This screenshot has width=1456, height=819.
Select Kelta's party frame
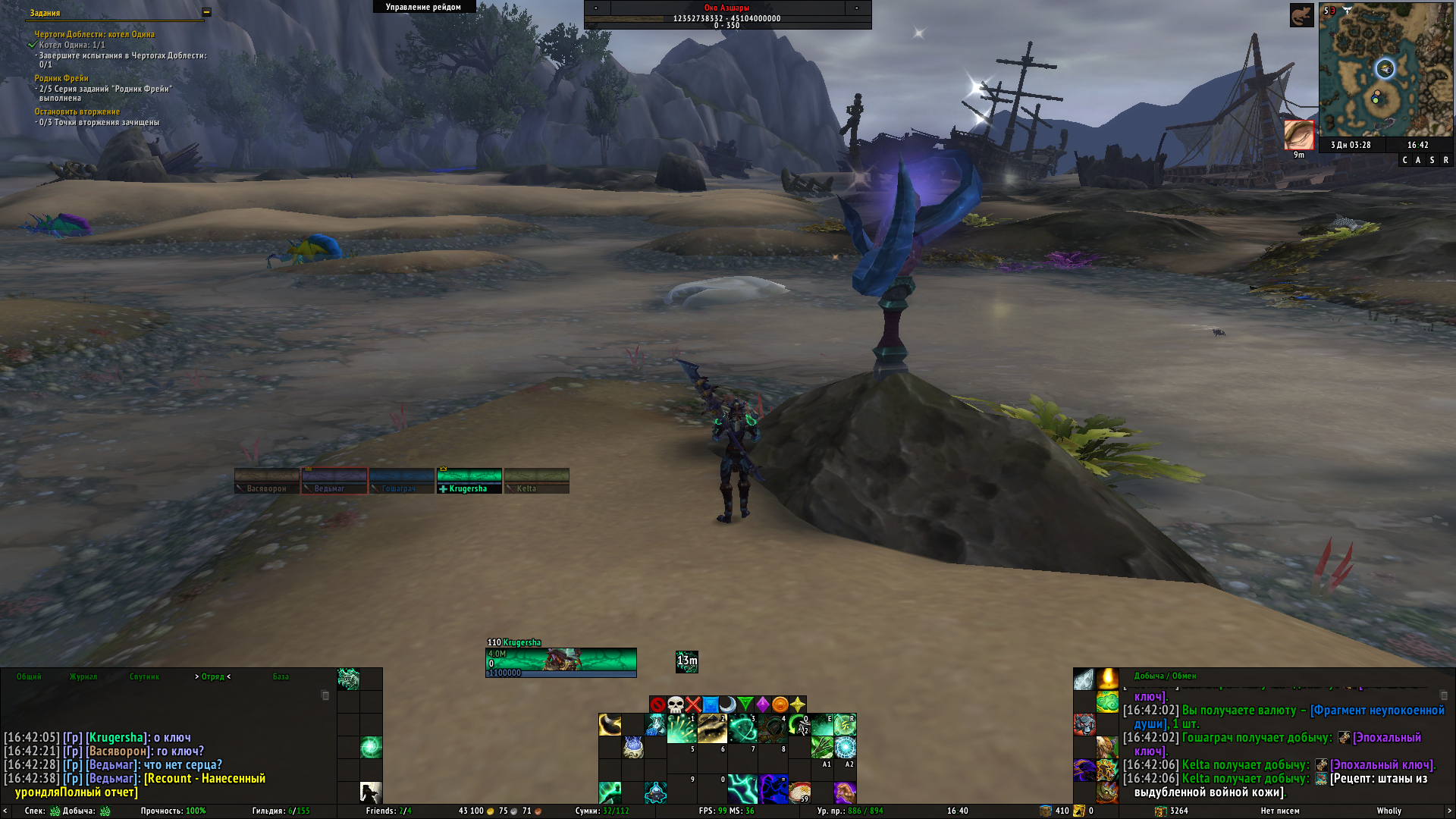(x=536, y=481)
